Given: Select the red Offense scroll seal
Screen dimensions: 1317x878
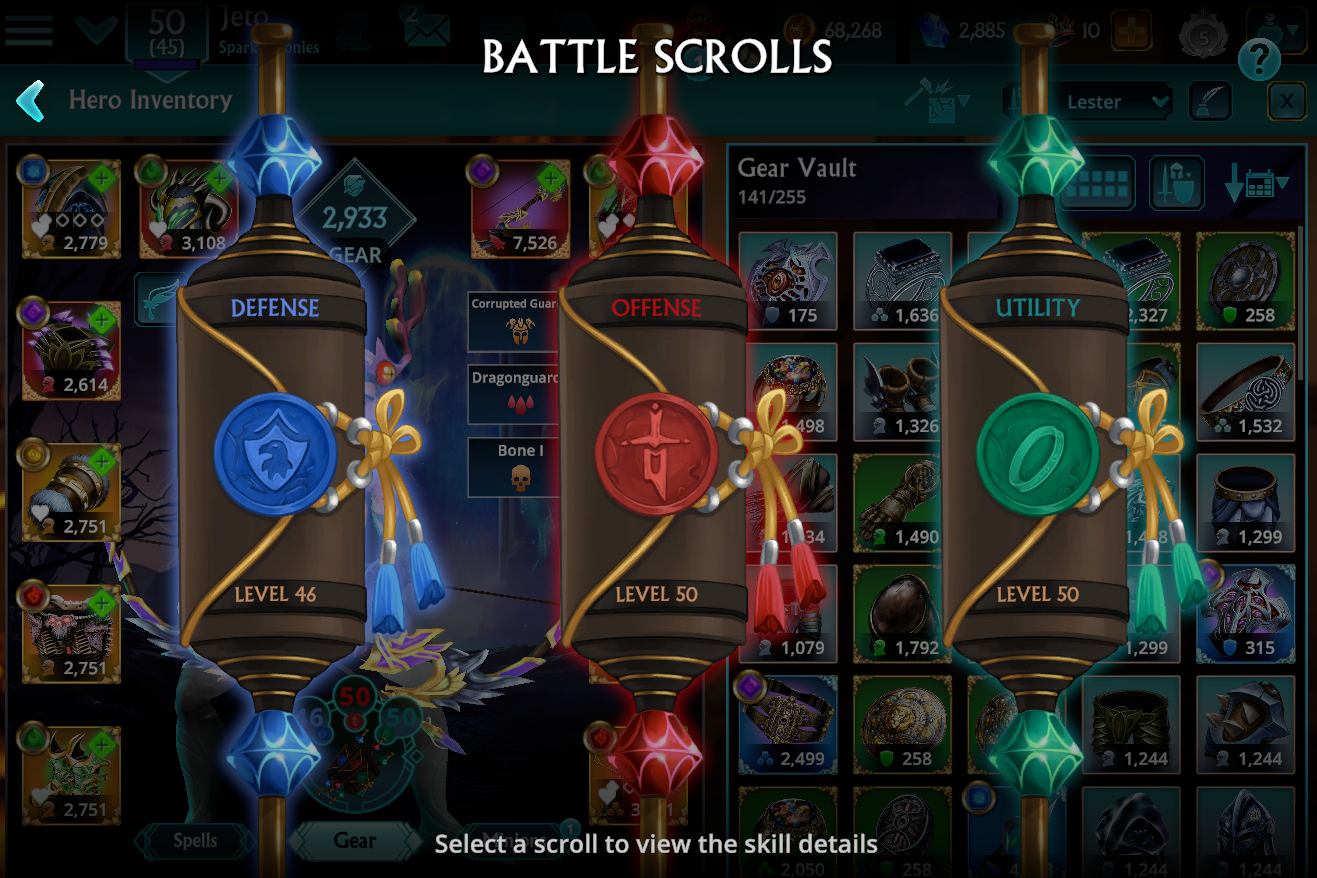Looking at the screenshot, I should (658, 455).
